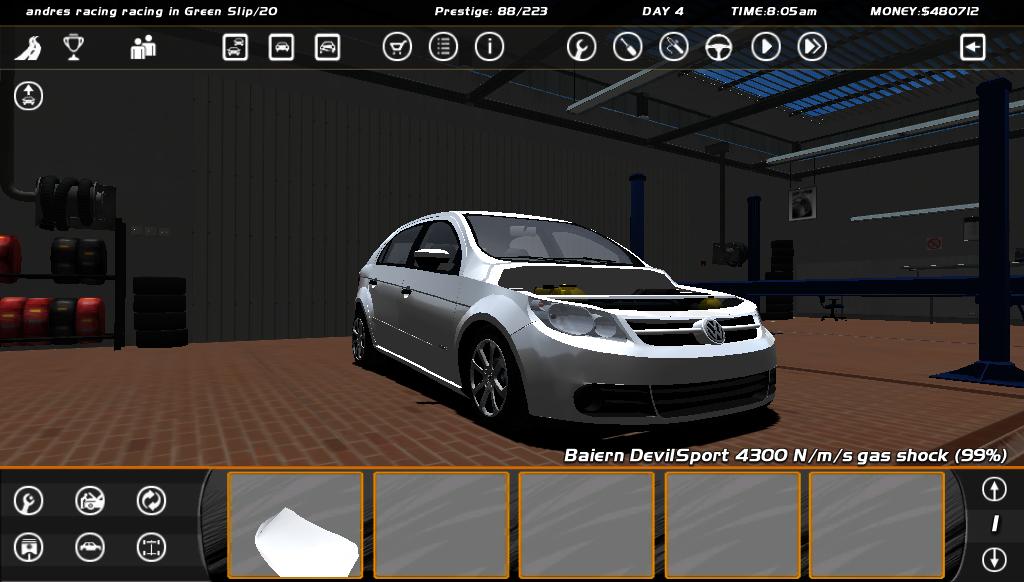Open the info icon panel

489,47
